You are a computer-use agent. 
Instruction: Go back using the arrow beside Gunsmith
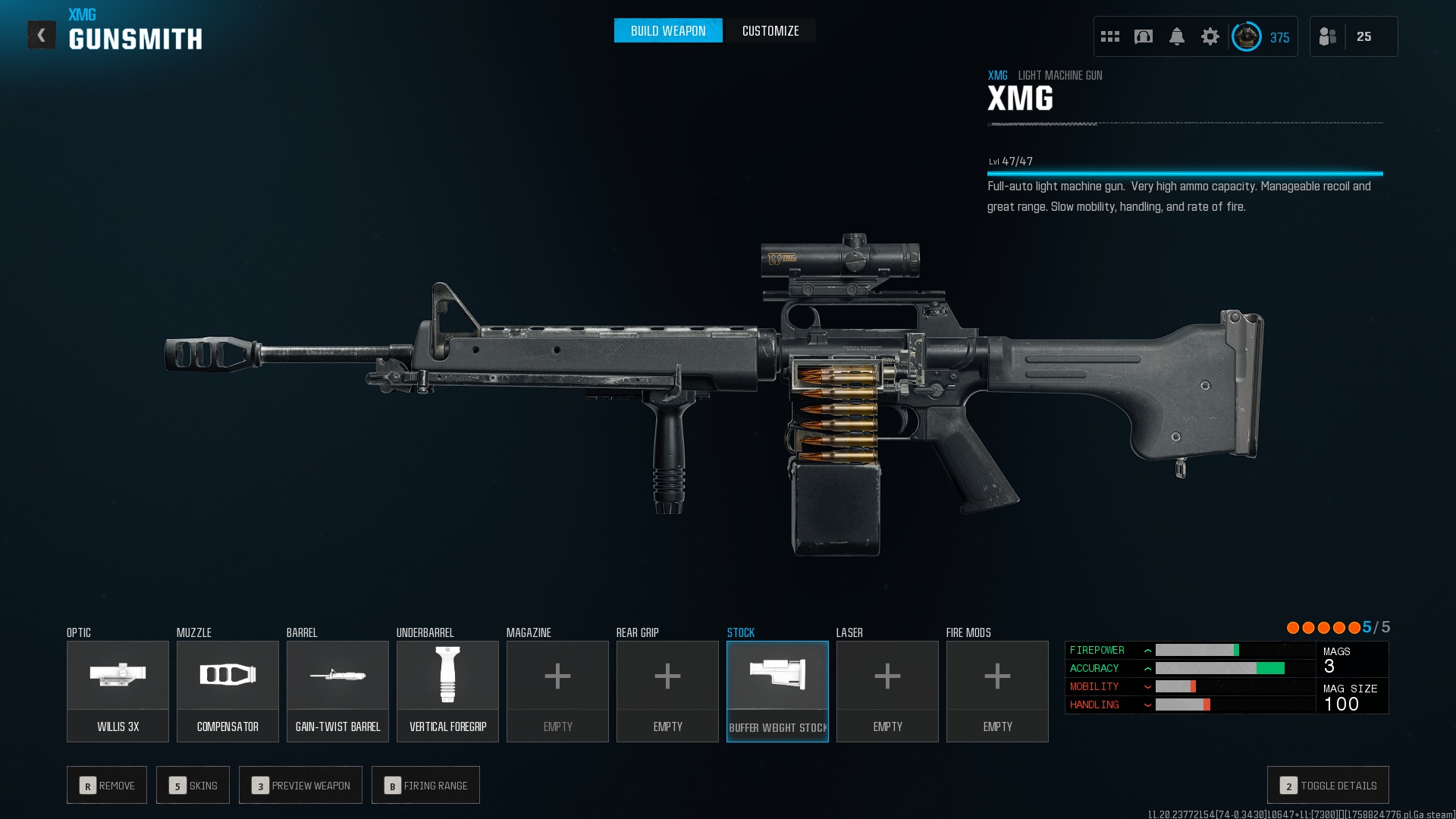click(42, 35)
